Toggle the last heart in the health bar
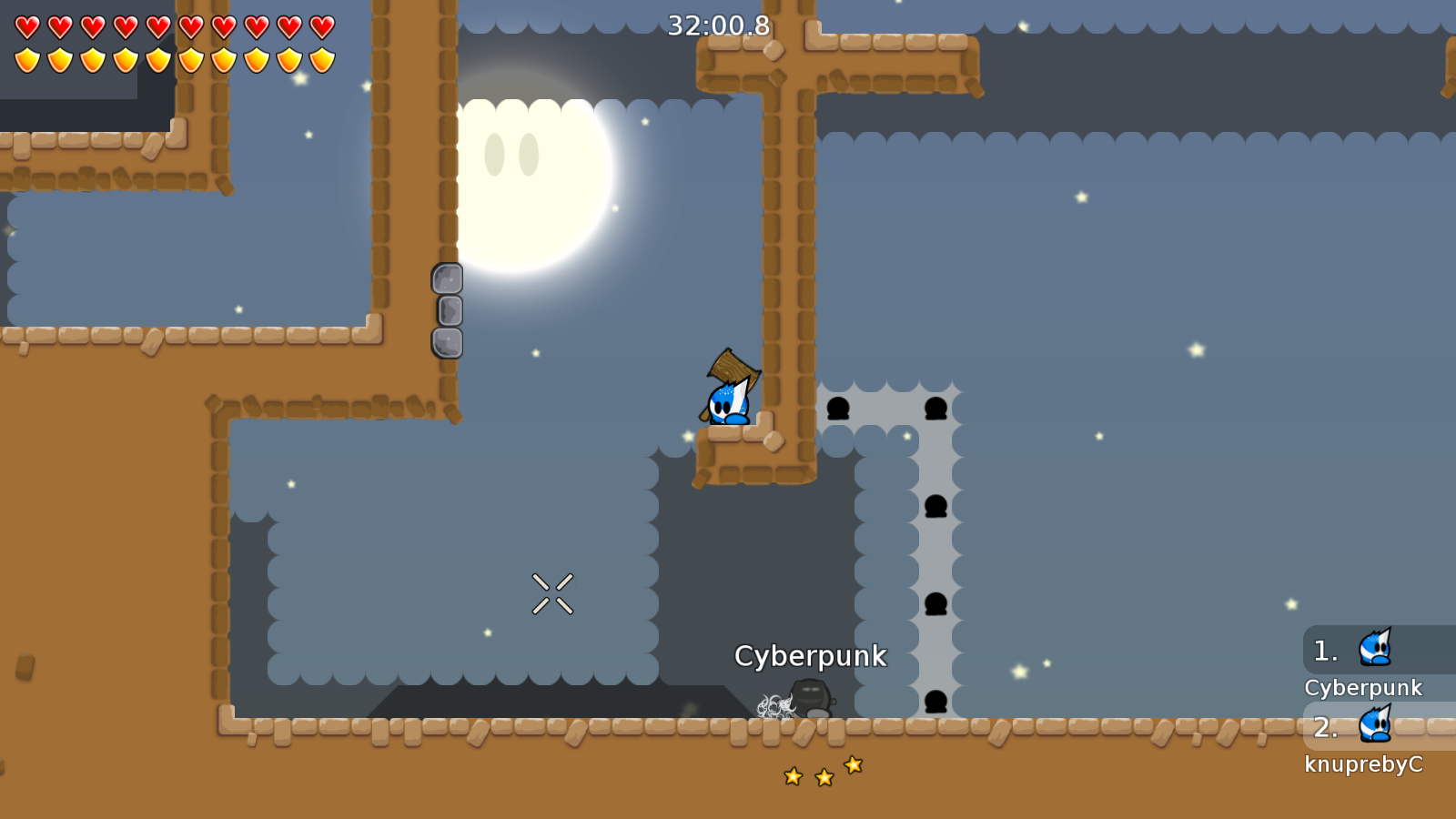 [320, 27]
